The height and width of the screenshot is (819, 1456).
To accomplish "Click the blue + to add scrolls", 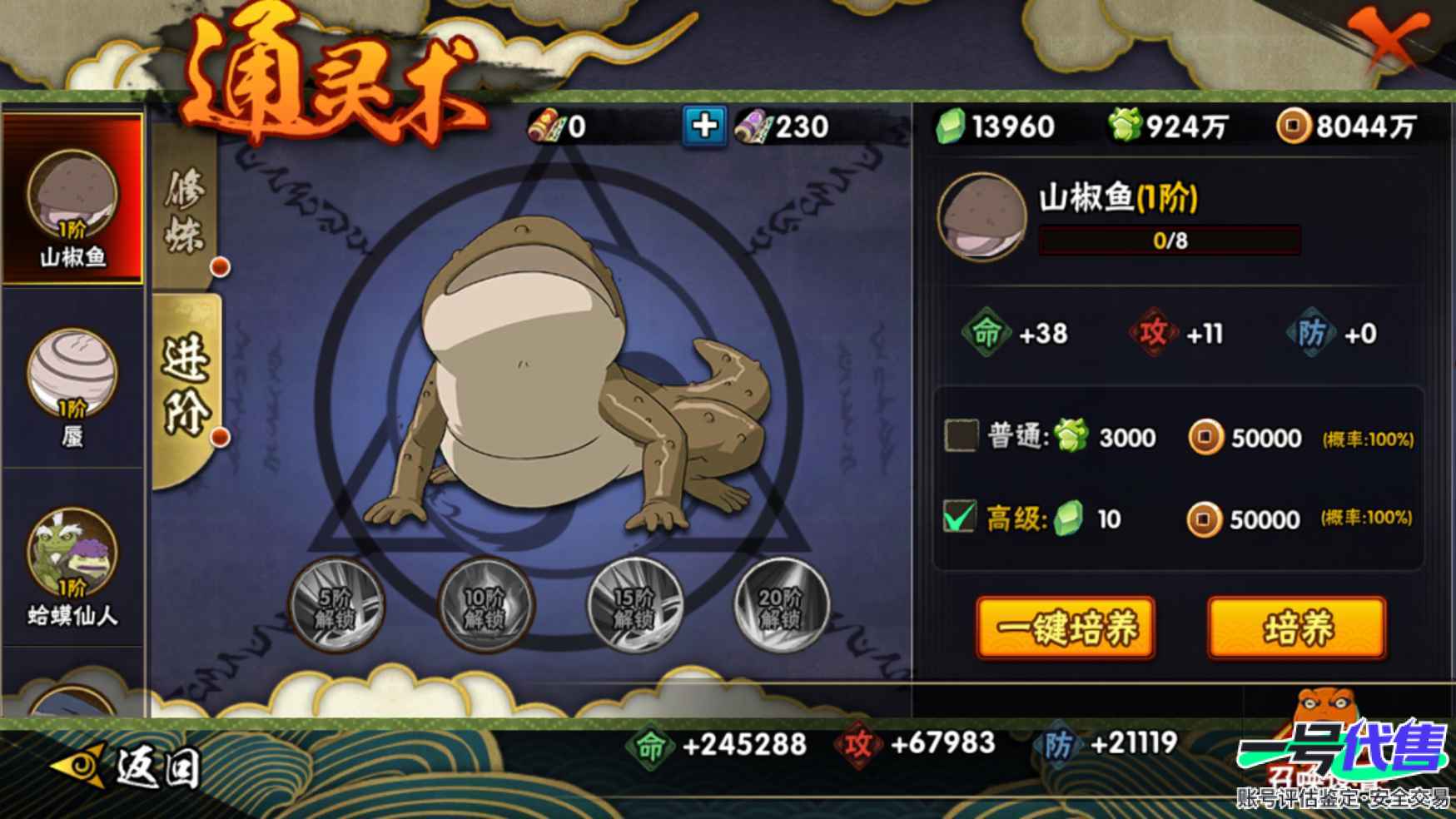I will tap(703, 127).
